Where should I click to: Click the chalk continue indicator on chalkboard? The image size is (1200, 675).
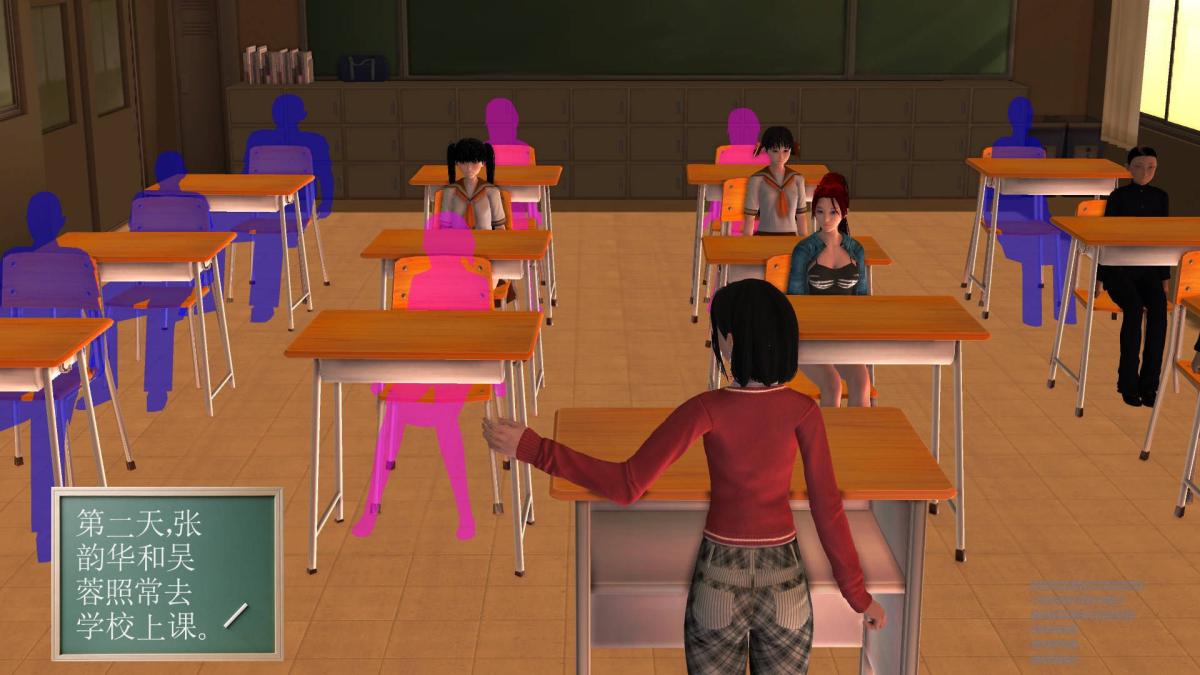tap(237, 615)
